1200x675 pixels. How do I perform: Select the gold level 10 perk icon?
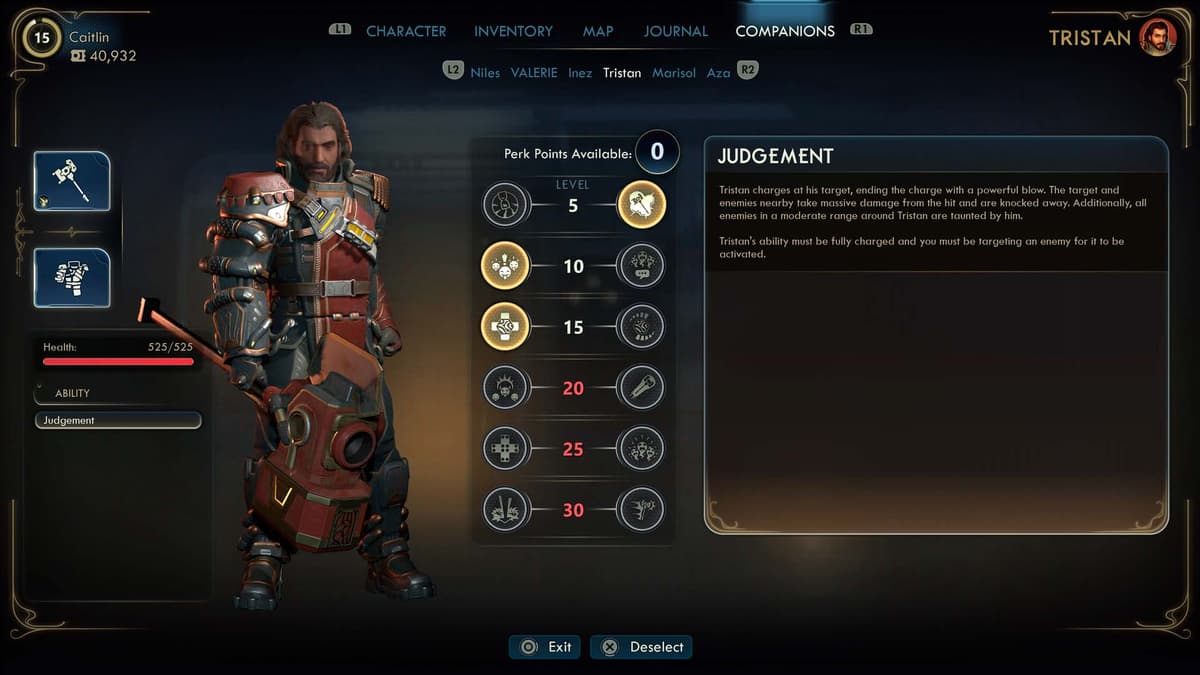[x=505, y=267]
